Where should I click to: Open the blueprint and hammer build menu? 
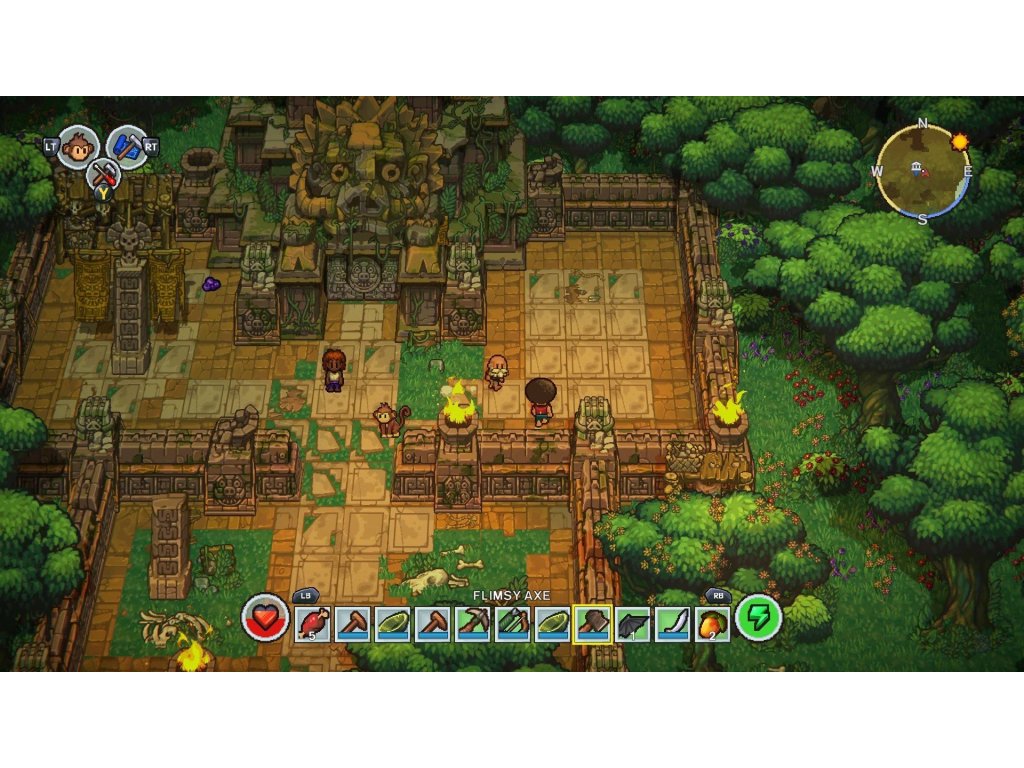[126, 146]
